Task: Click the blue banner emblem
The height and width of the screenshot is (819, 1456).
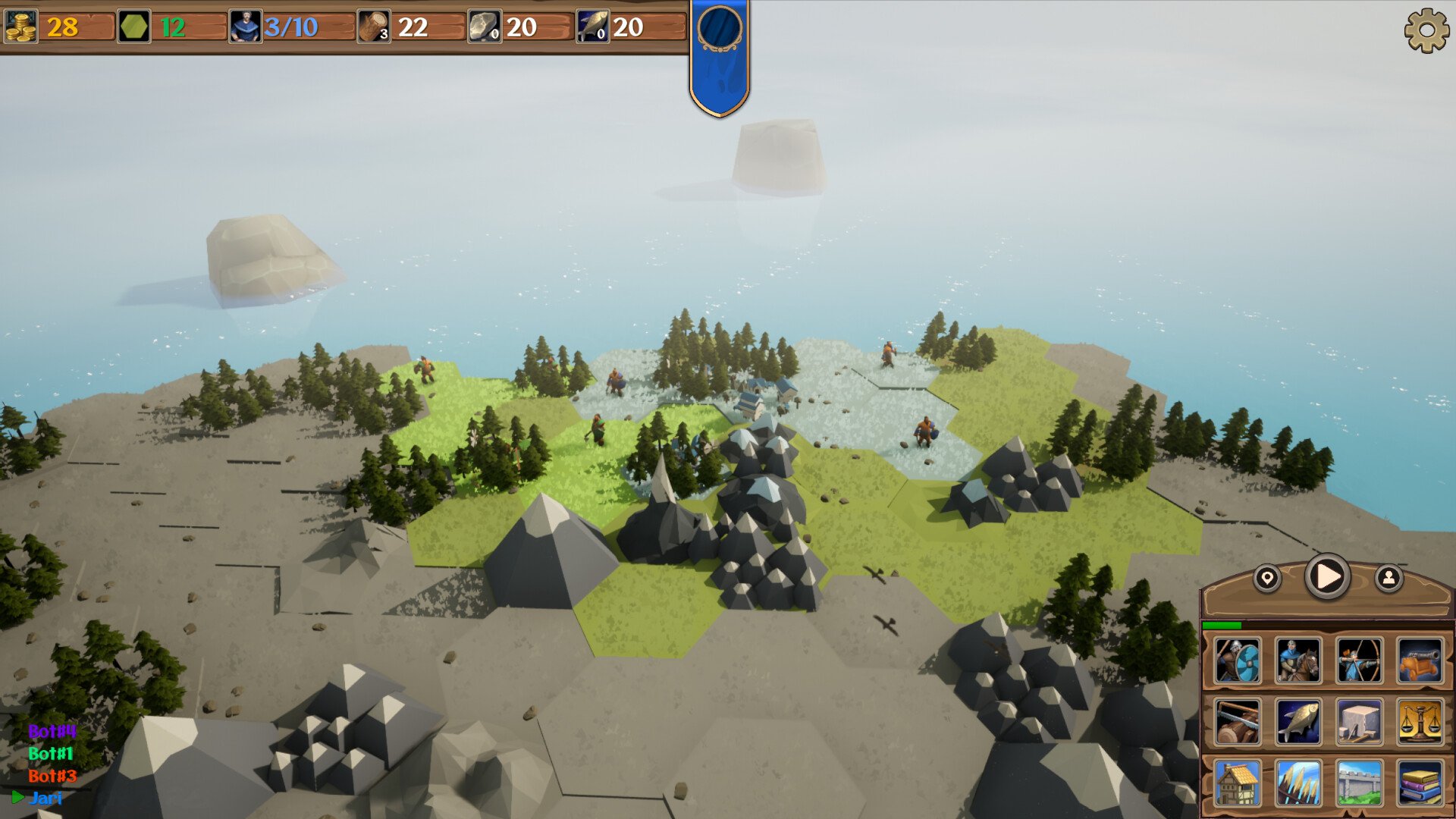Action: click(x=720, y=30)
